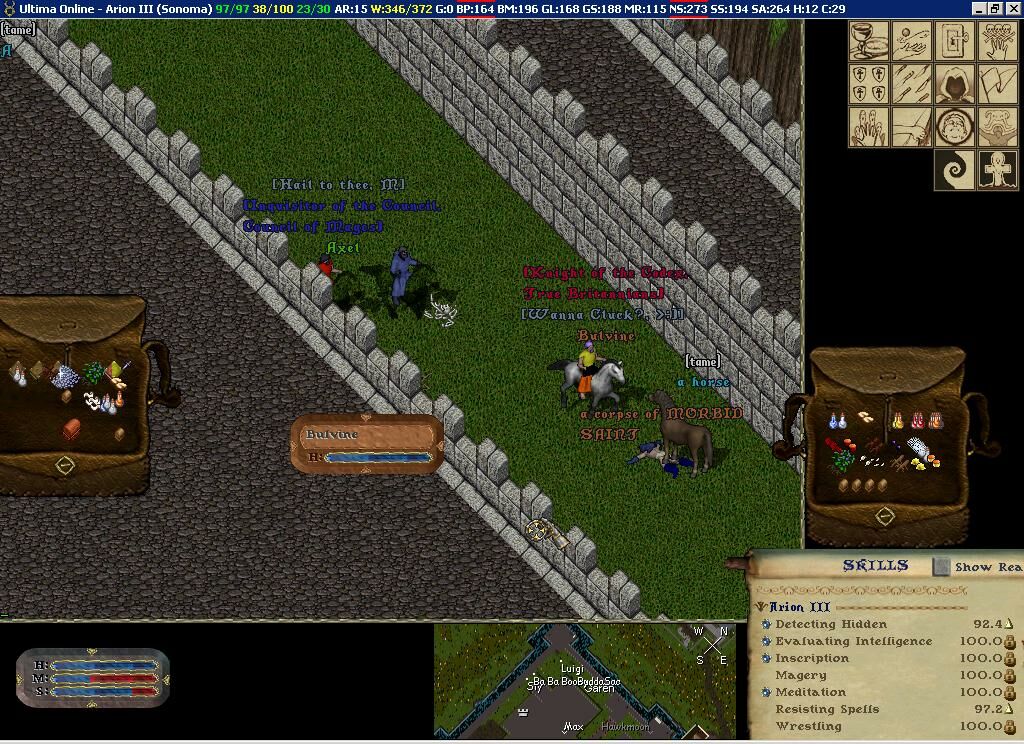The image size is (1024, 744).
Task: Activate the white spiral spell icon
Action: coord(954,170)
